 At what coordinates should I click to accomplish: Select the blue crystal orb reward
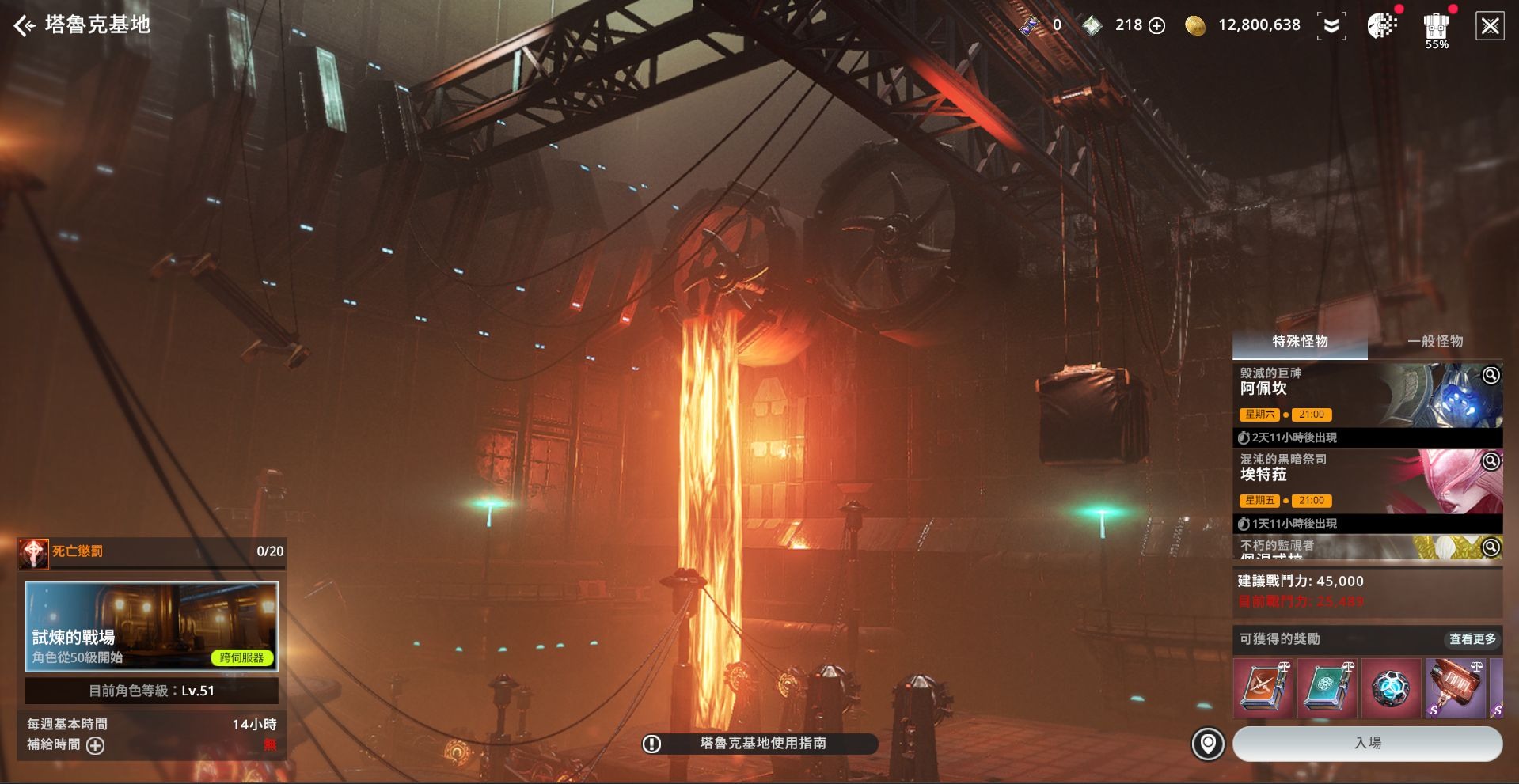click(1391, 687)
